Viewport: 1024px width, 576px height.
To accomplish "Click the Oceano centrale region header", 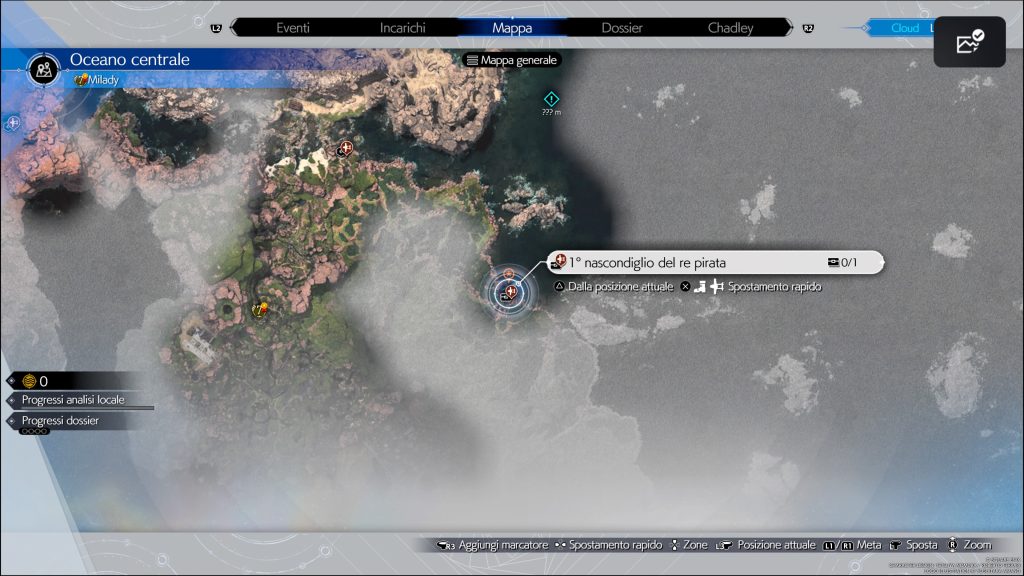I will [x=130, y=60].
